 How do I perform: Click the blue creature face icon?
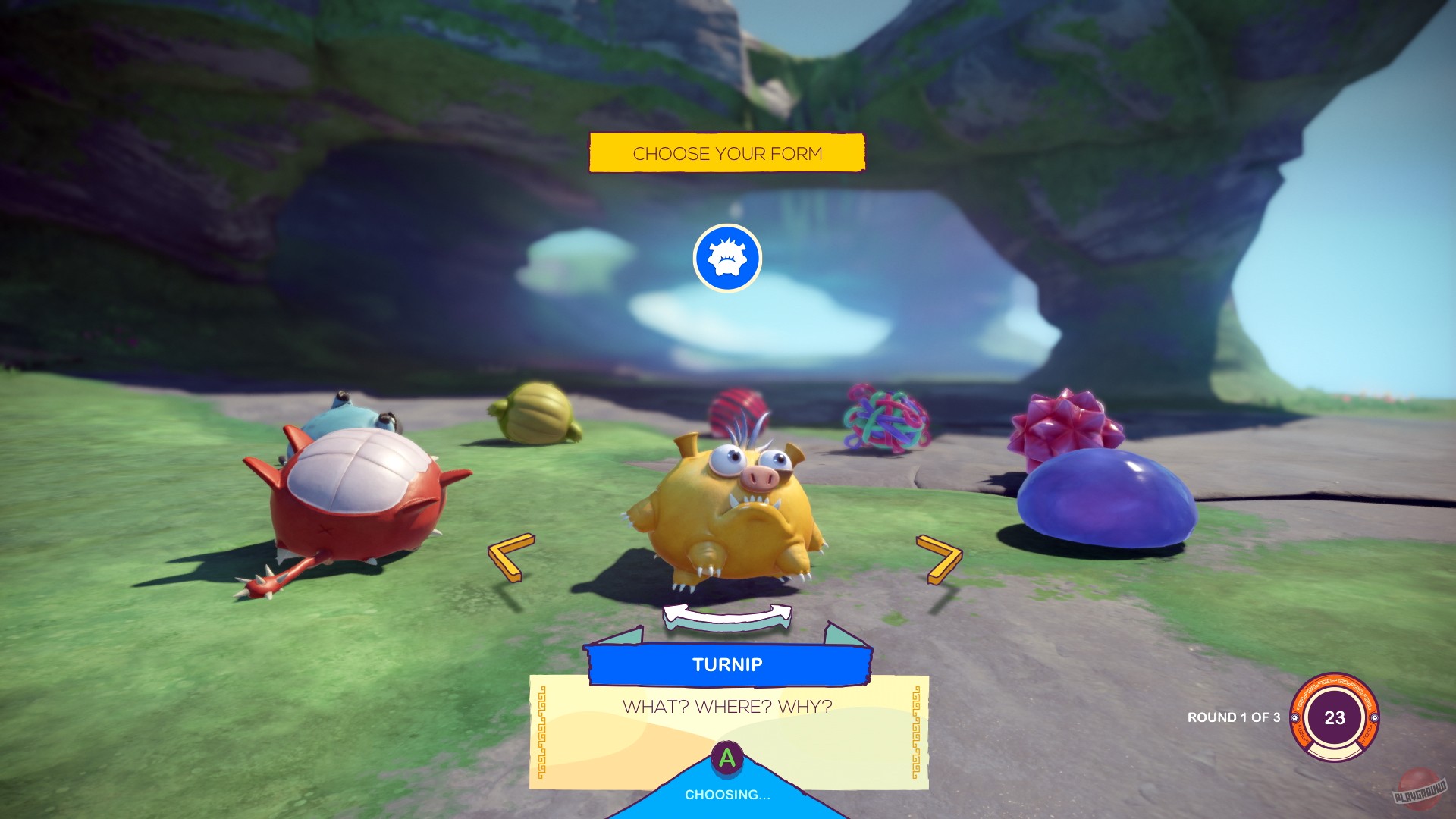pos(726,258)
